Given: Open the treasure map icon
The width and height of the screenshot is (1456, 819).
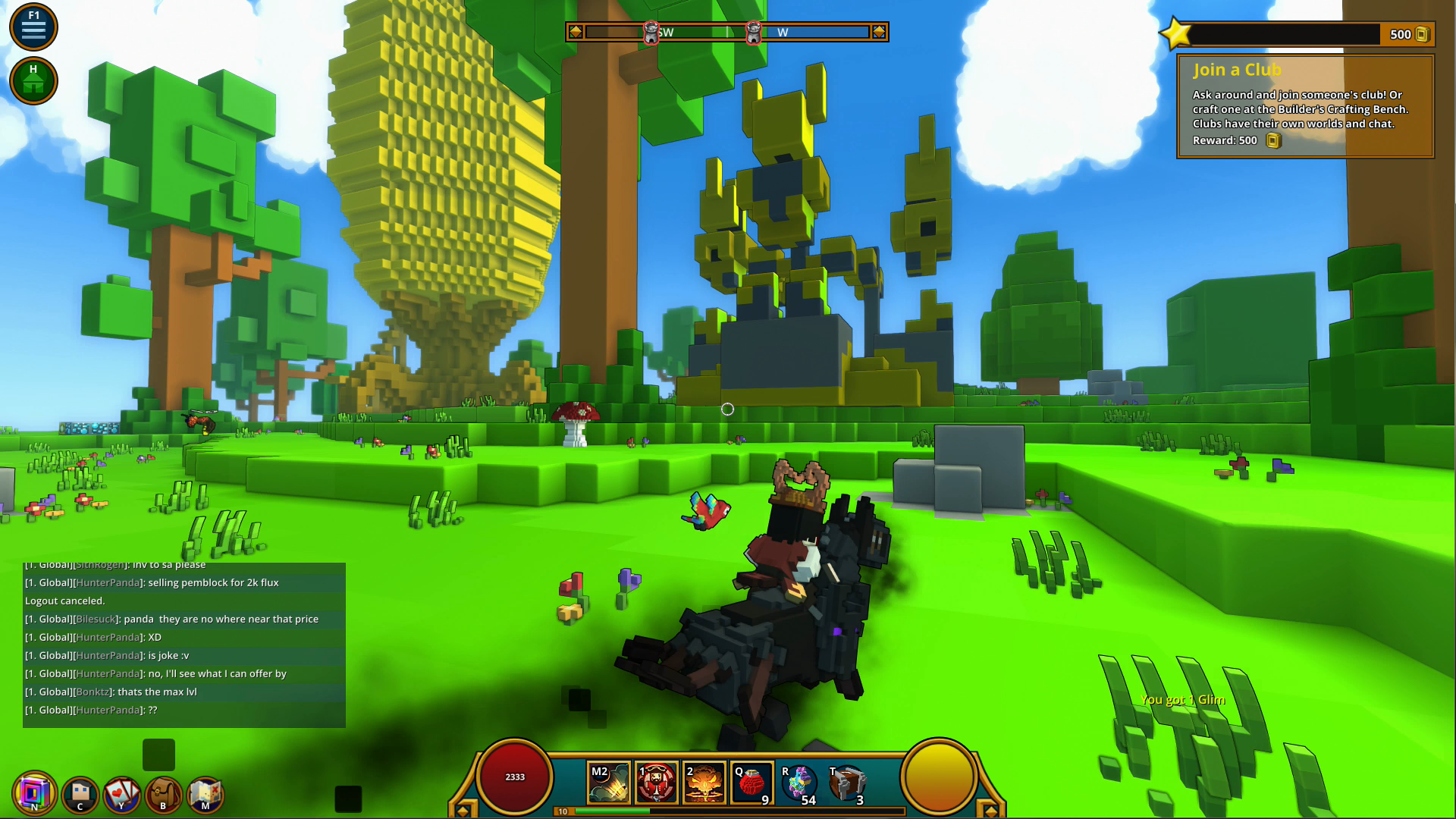Looking at the screenshot, I should (x=205, y=795).
